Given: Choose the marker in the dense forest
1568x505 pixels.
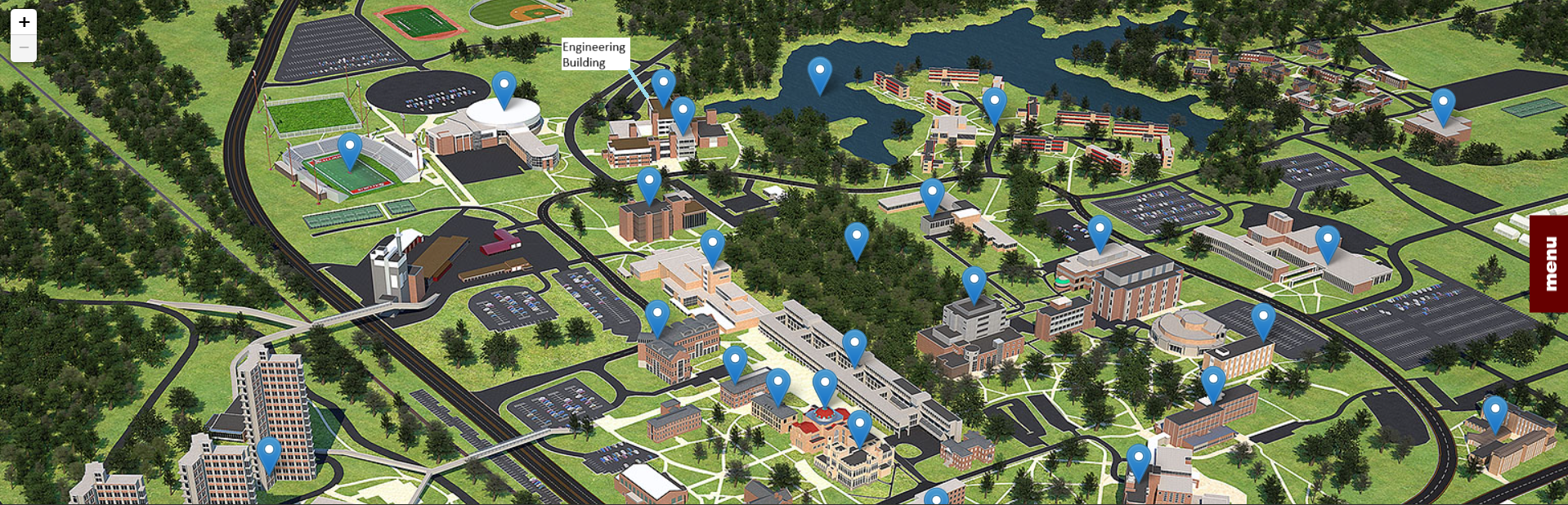Looking at the screenshot, I should click(856, 239).
